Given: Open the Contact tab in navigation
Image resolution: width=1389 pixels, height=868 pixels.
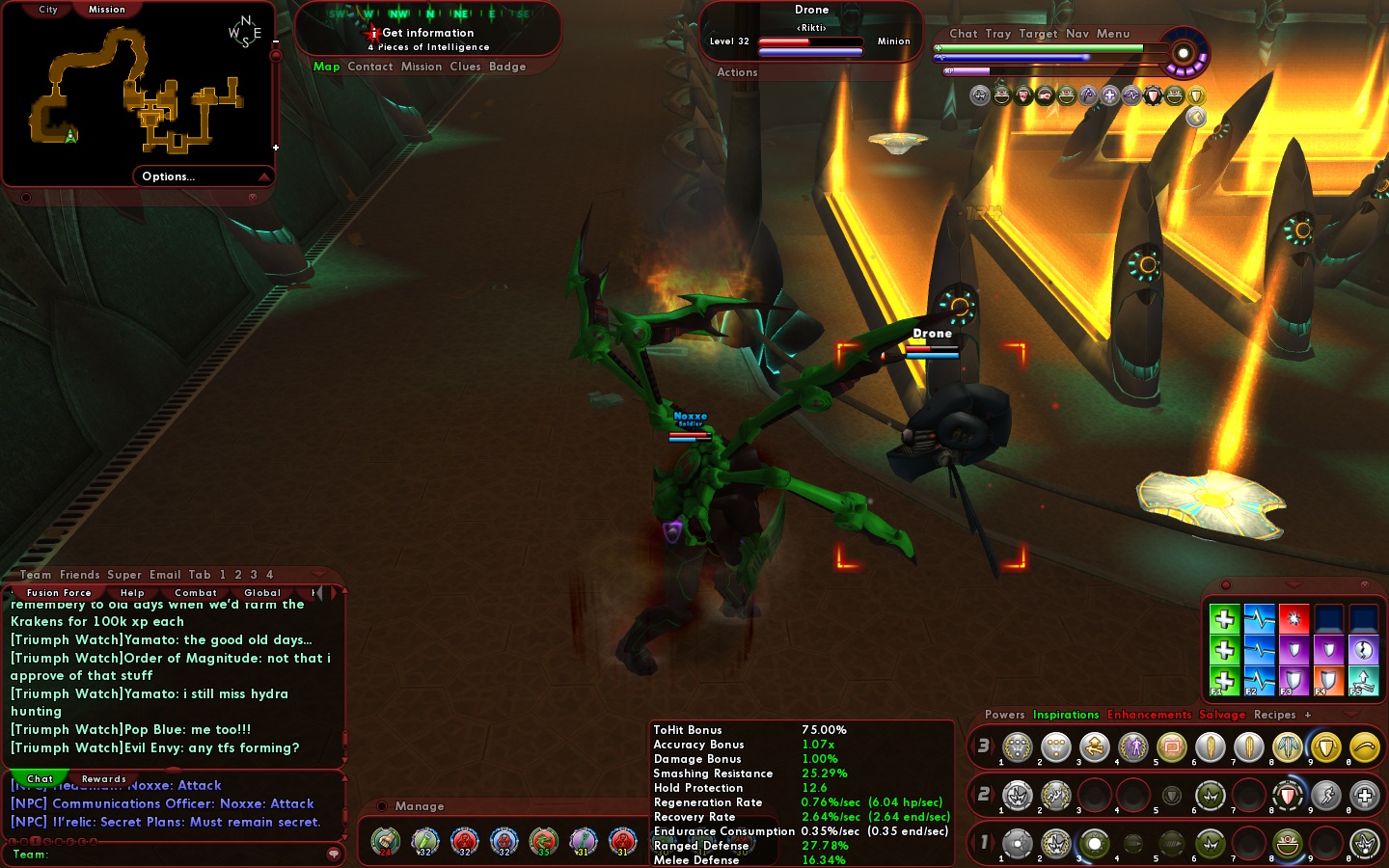Looking at the screenshot, I should point(369,67).
